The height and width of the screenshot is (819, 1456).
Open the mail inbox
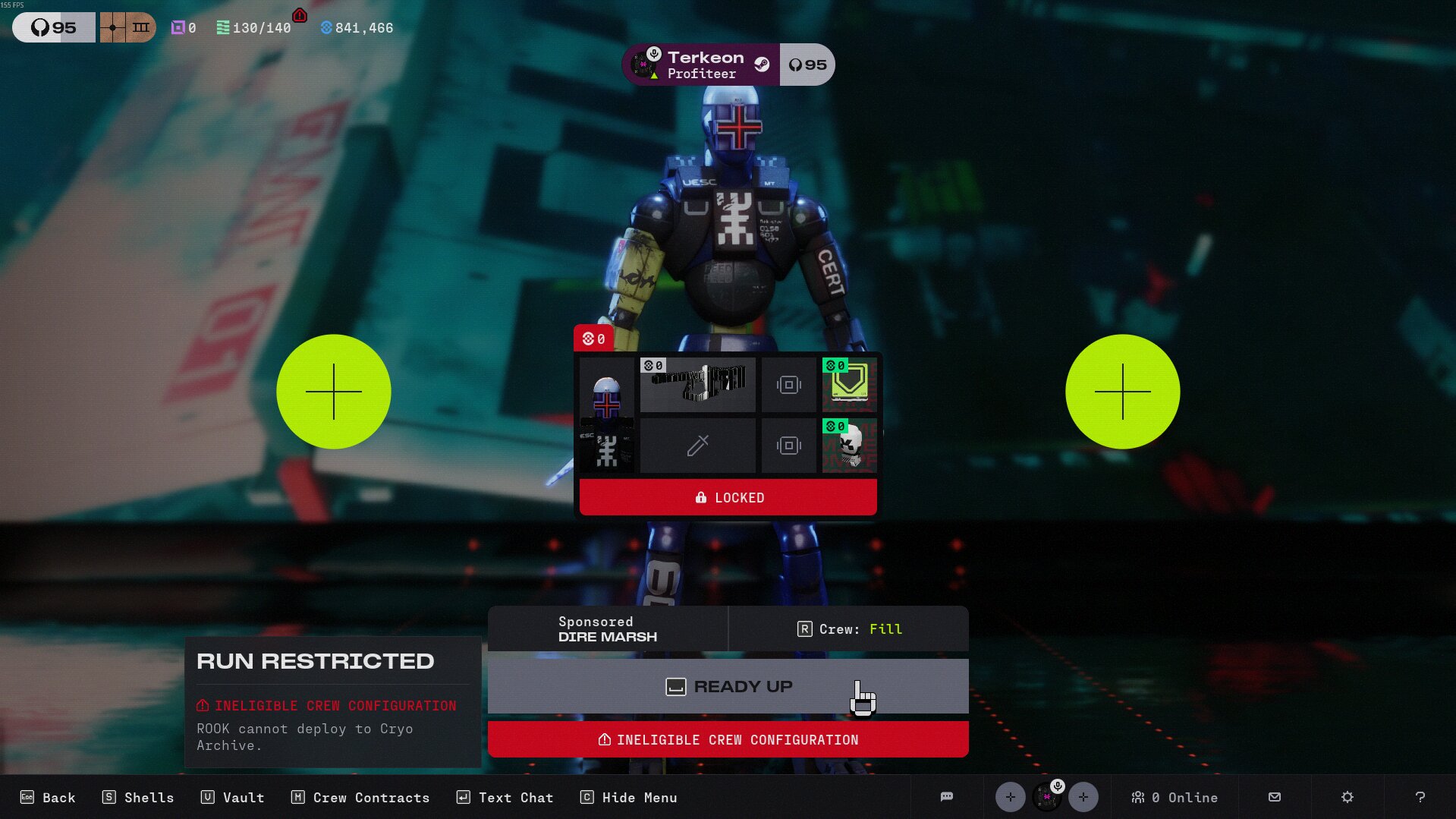coord(1275,797)
